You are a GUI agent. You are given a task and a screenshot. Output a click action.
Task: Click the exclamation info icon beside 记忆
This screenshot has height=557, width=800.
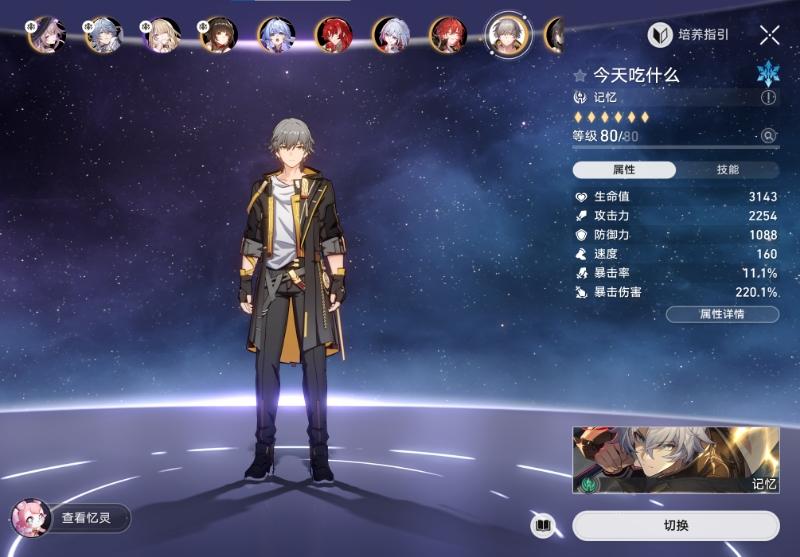[x=768, y=98]
